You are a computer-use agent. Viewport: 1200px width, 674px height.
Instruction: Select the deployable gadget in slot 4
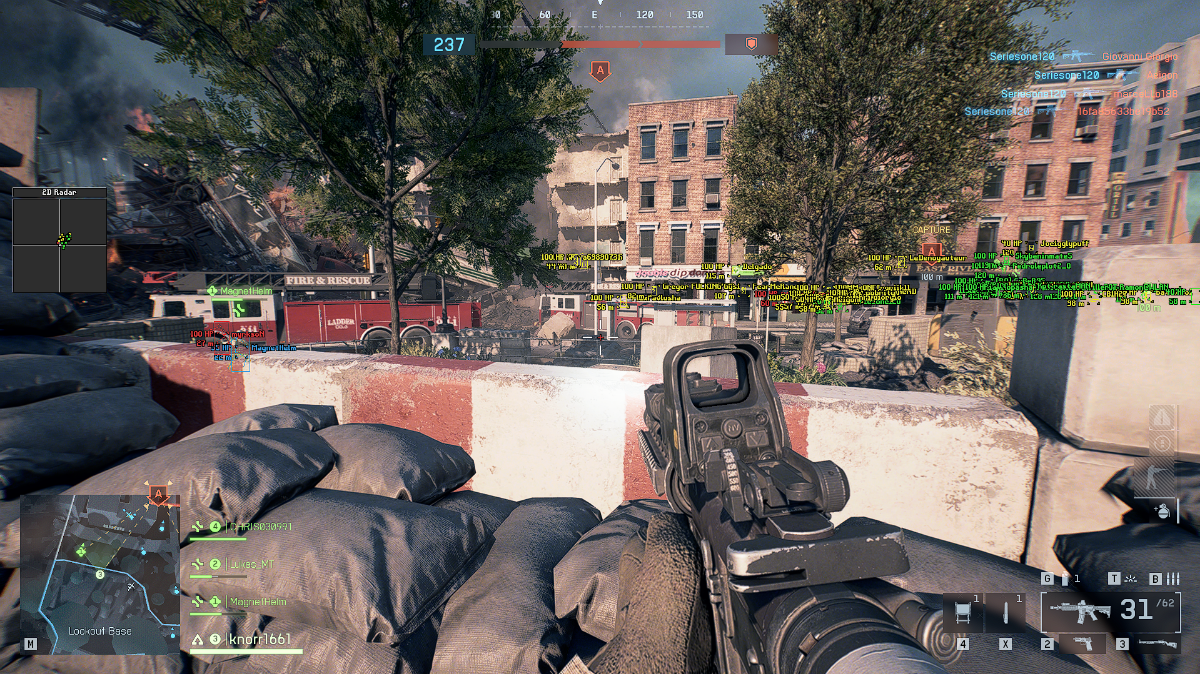point(962,612)
